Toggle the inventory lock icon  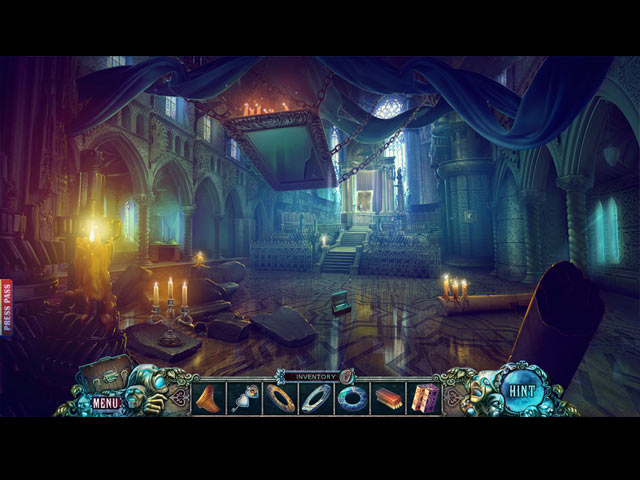347,376
